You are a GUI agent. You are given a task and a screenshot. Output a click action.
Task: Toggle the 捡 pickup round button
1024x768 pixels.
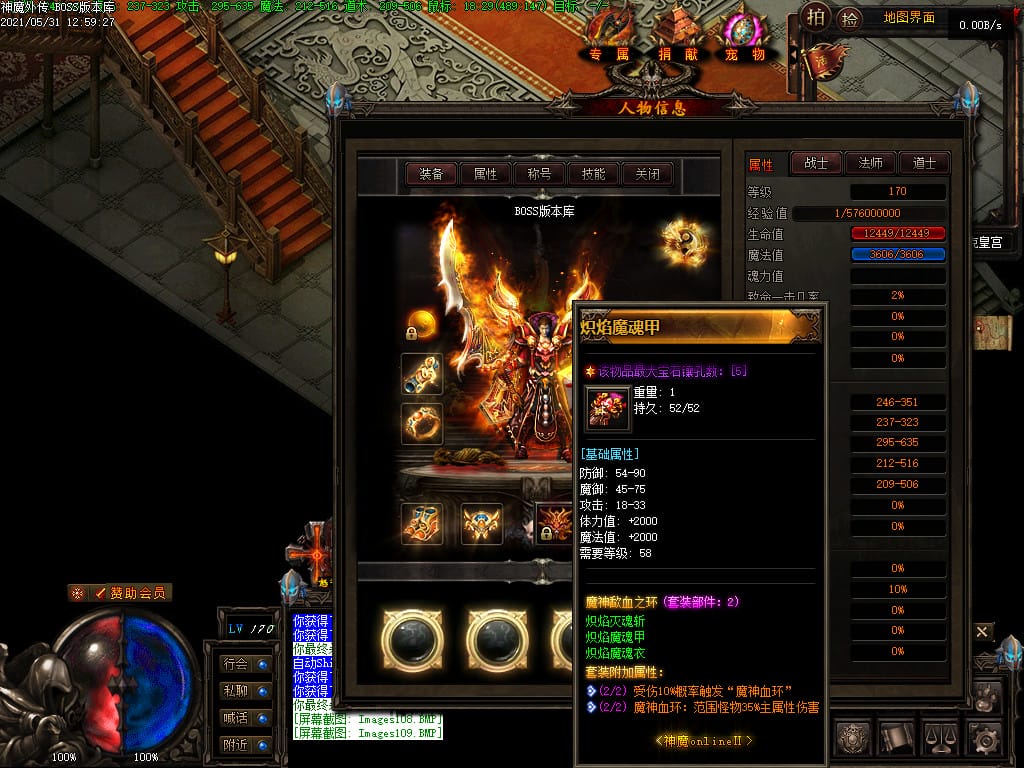[x=849, y=17]
